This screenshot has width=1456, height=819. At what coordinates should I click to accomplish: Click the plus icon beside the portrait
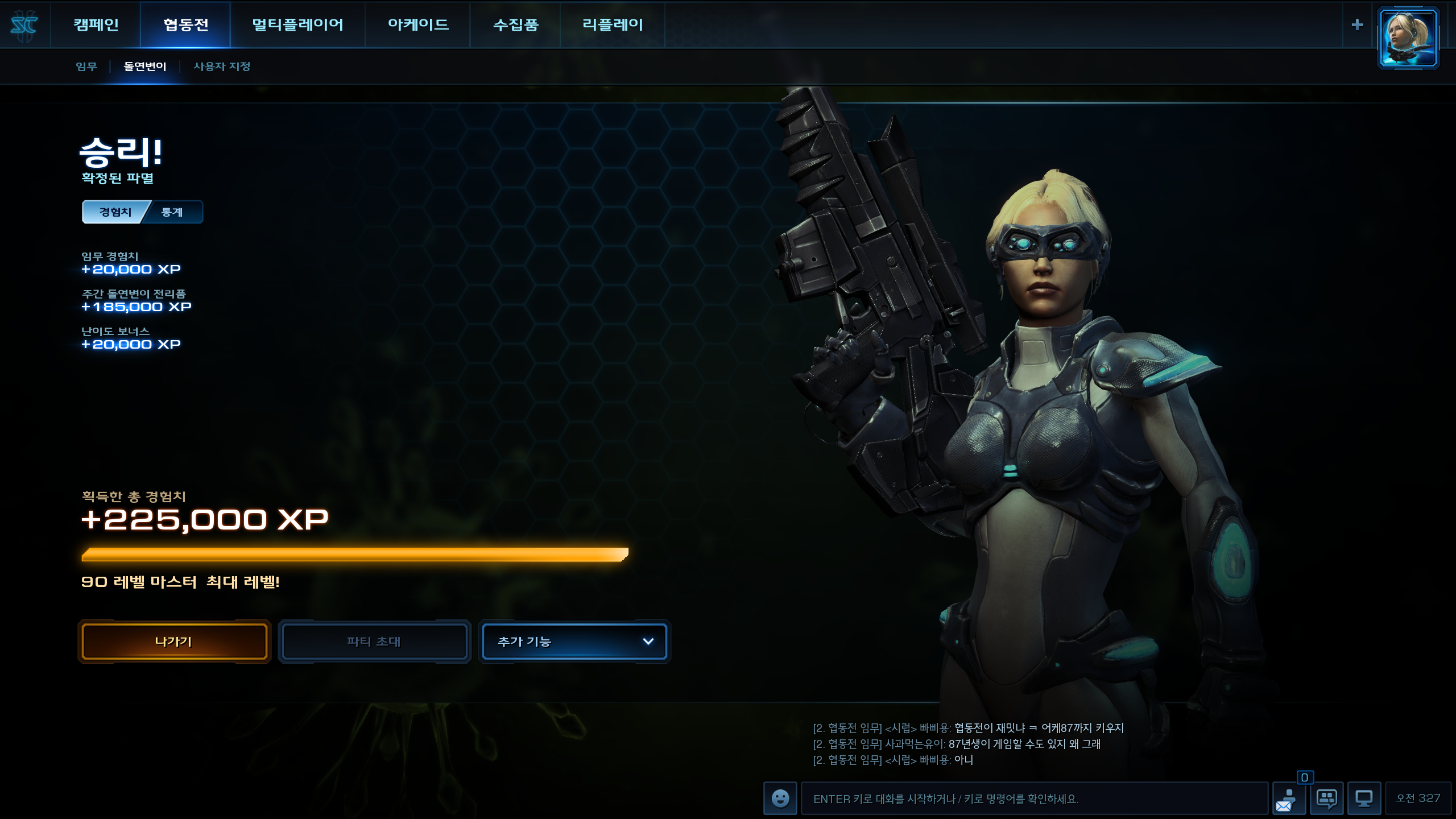(x=1357, y=25)
